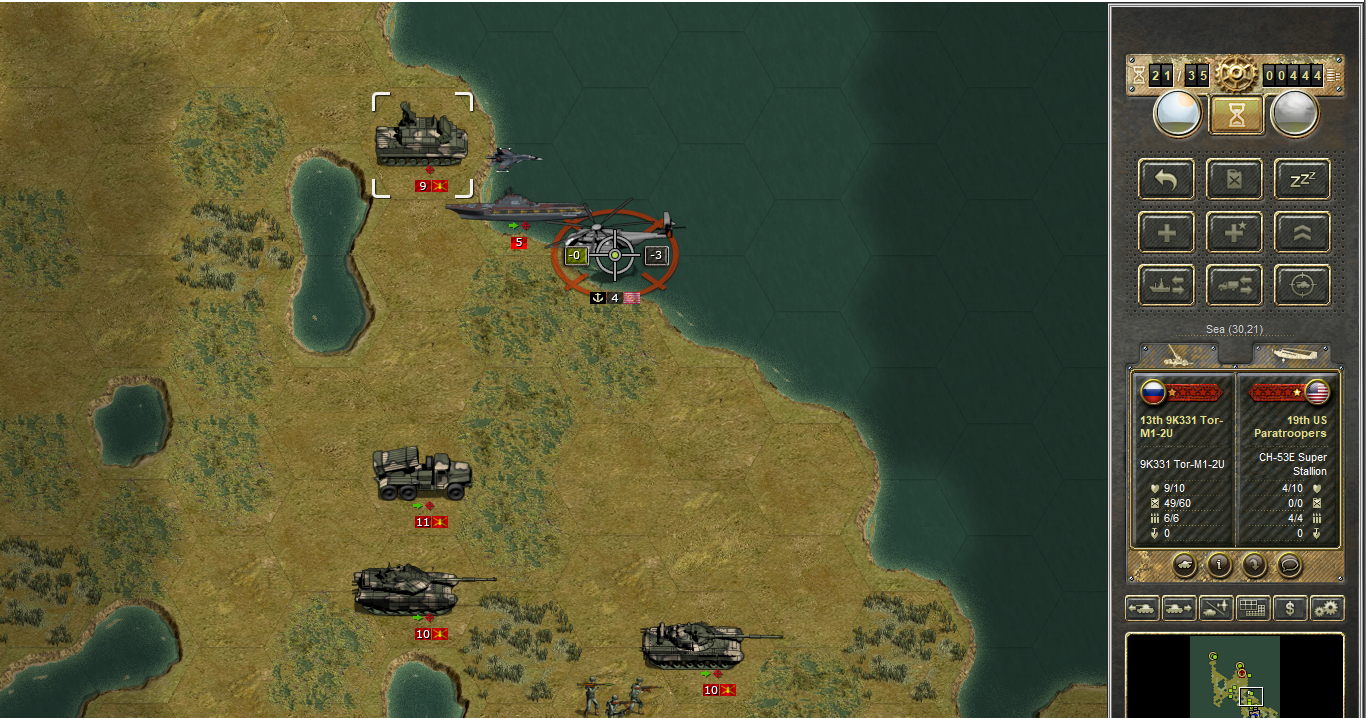Open options with the gears toolbar button
Viewport: 1366px width, 718px height.
click(x=1327, y=607)
